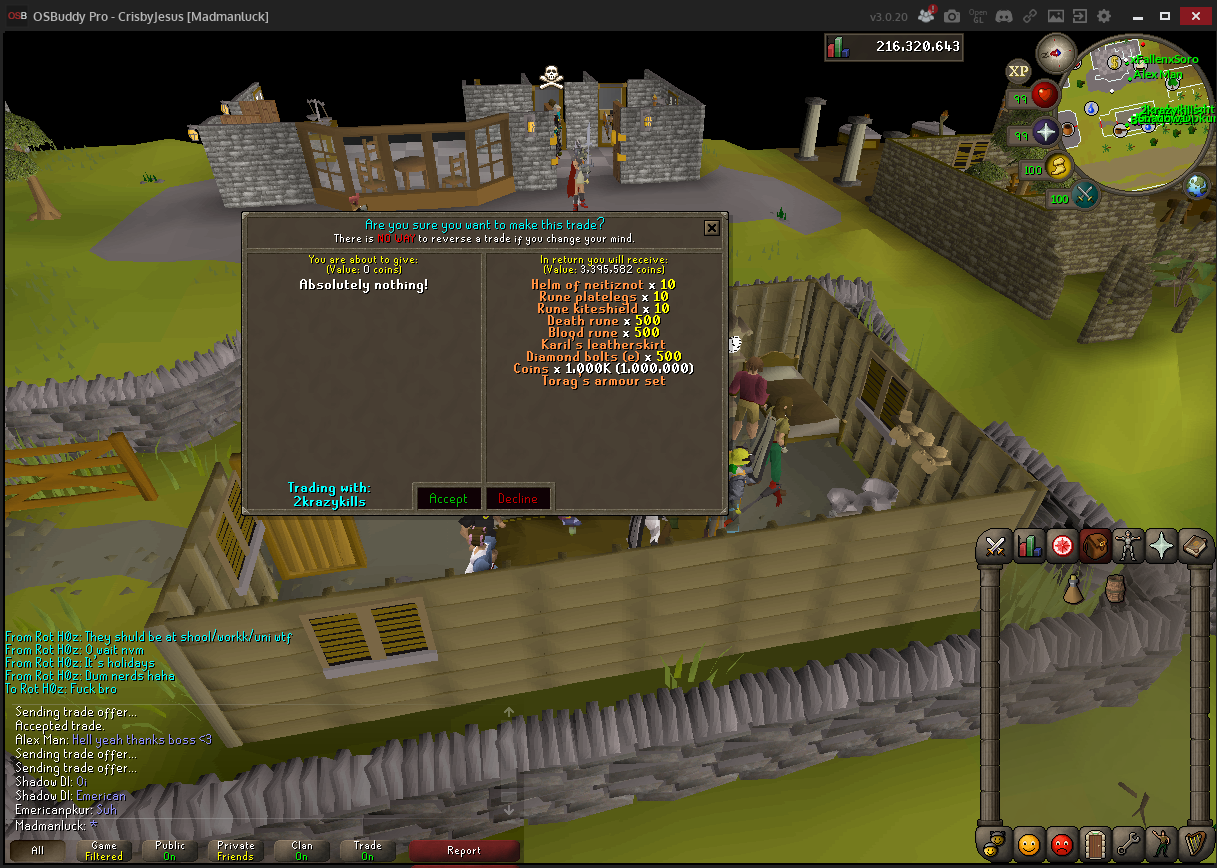Close the trade confirmation window

pyautogui.click(x=711, y=228)
